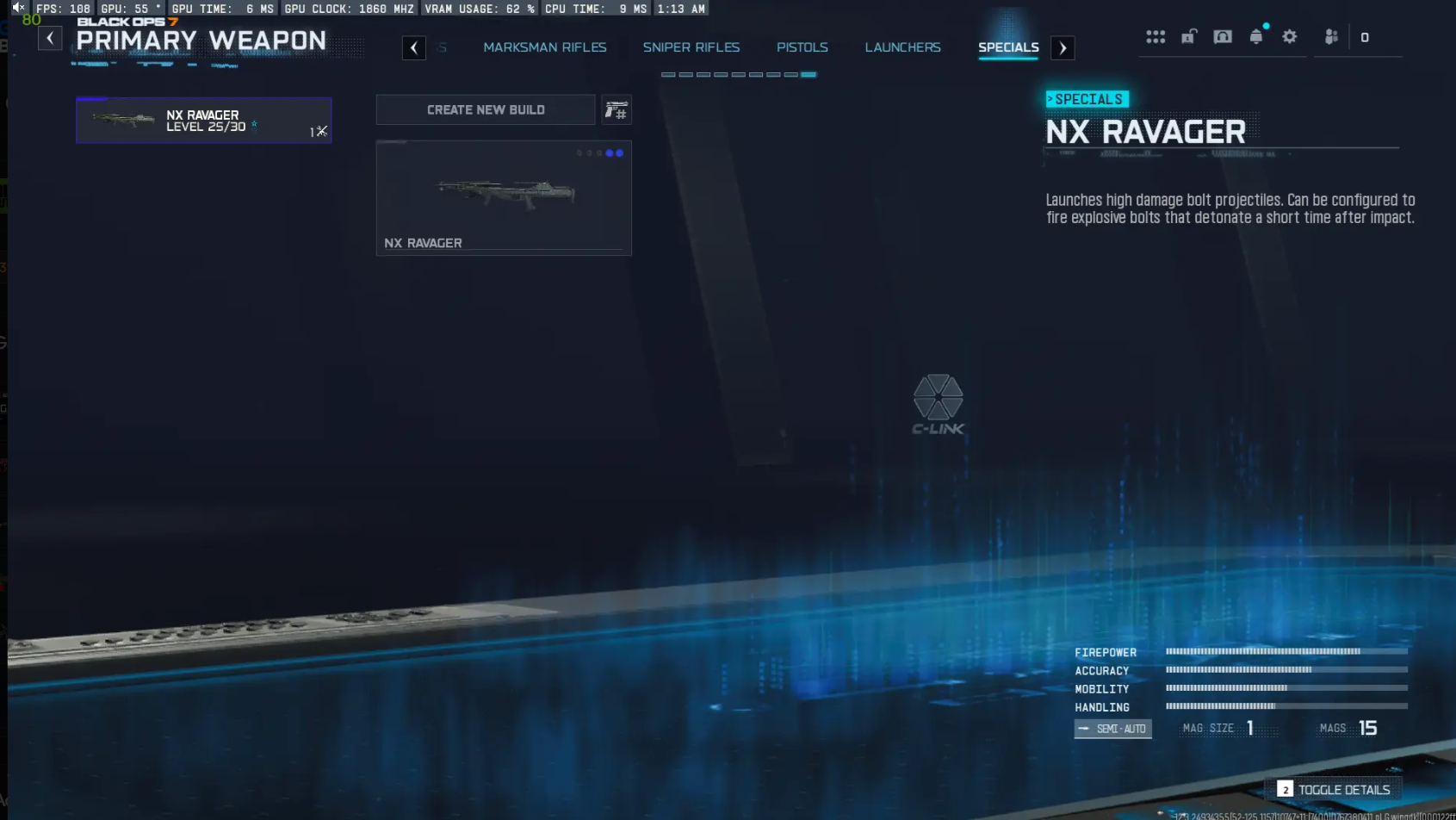
Task: Open the social/friends panel icon
Action: tap(1331, 36)
